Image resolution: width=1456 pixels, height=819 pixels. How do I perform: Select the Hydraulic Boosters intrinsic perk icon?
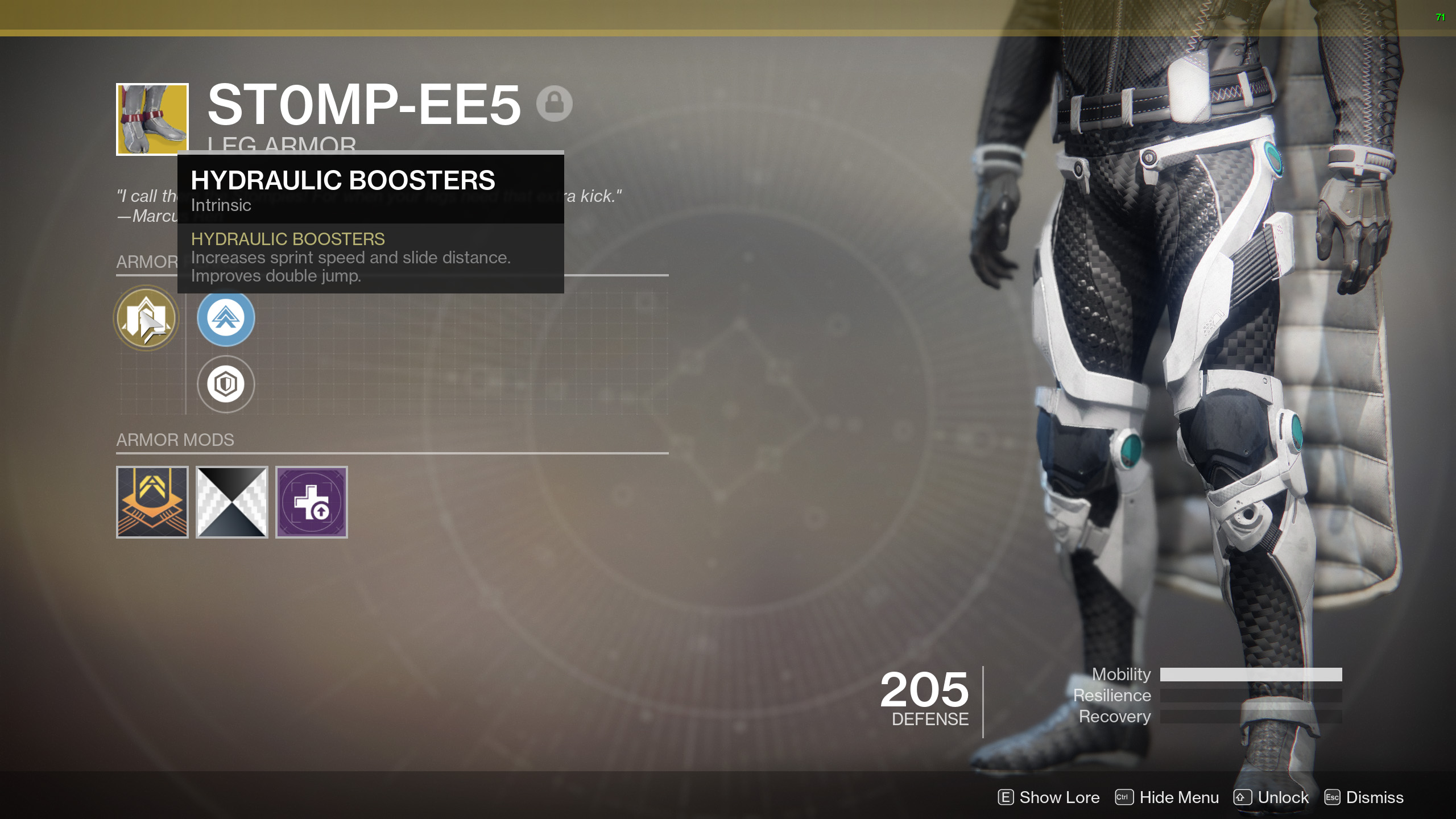(146, 318)
